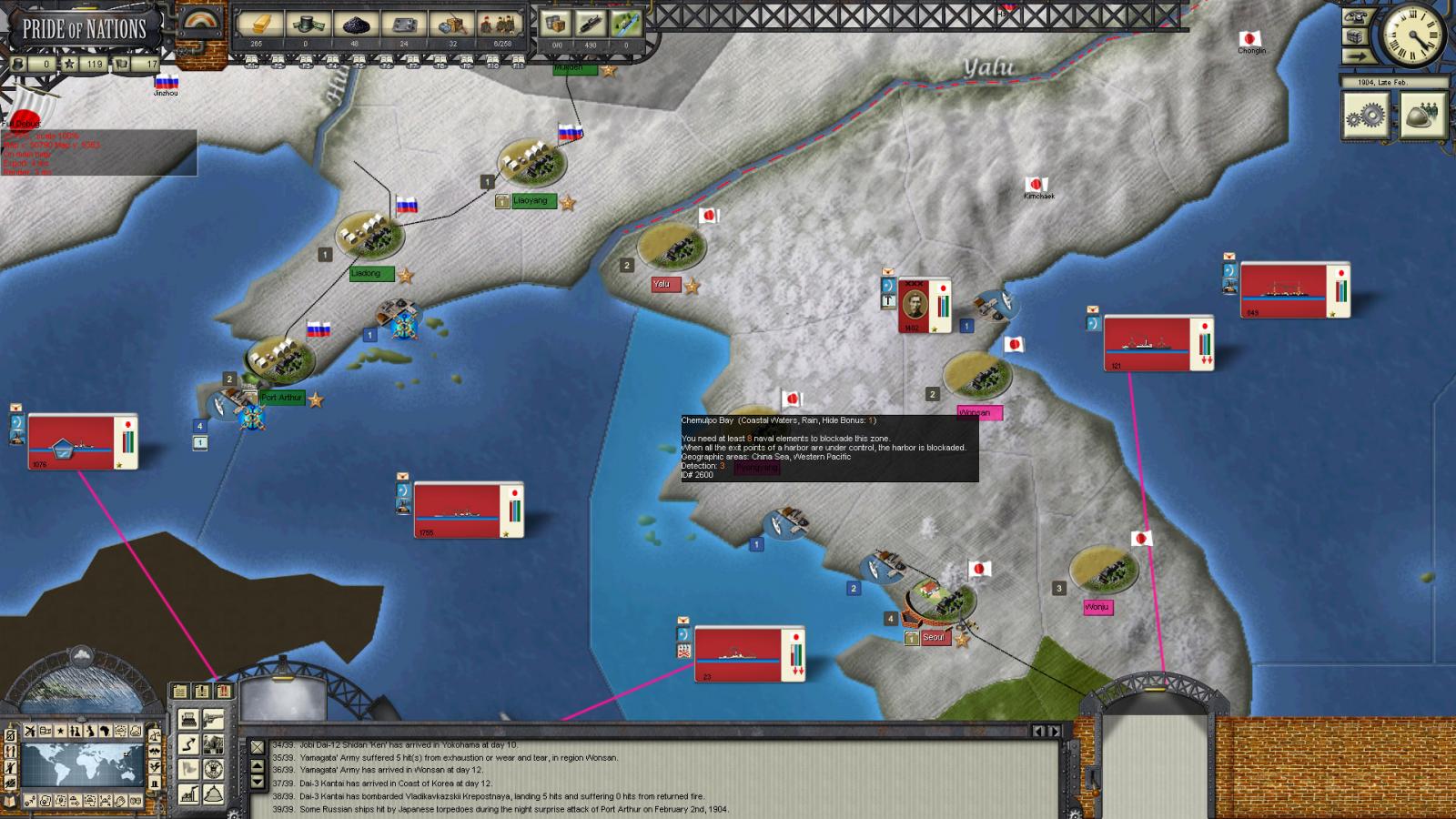This screenshot has height=819, width=1456.
Task: Select the telephone icon button
Action: [x=1357, y=15]
